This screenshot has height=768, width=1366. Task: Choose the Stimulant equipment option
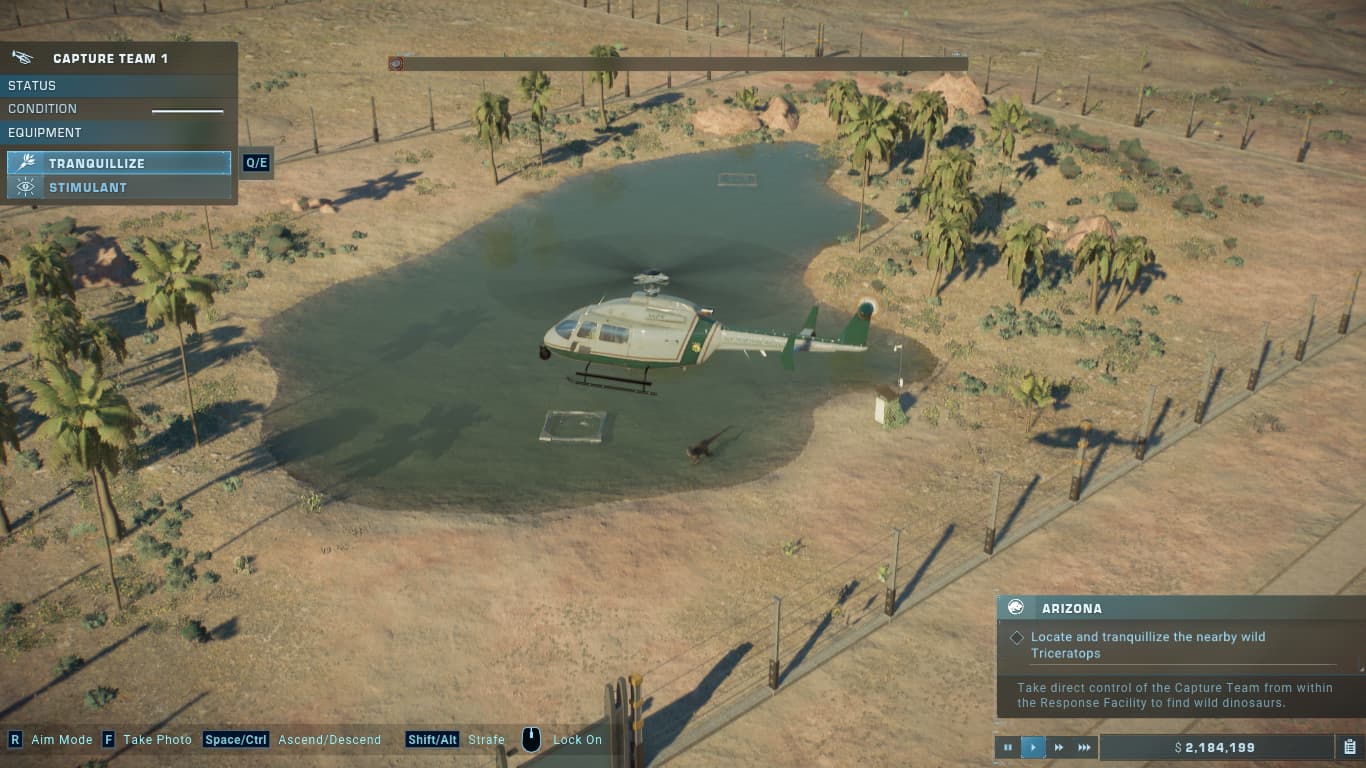click(119, 187)
